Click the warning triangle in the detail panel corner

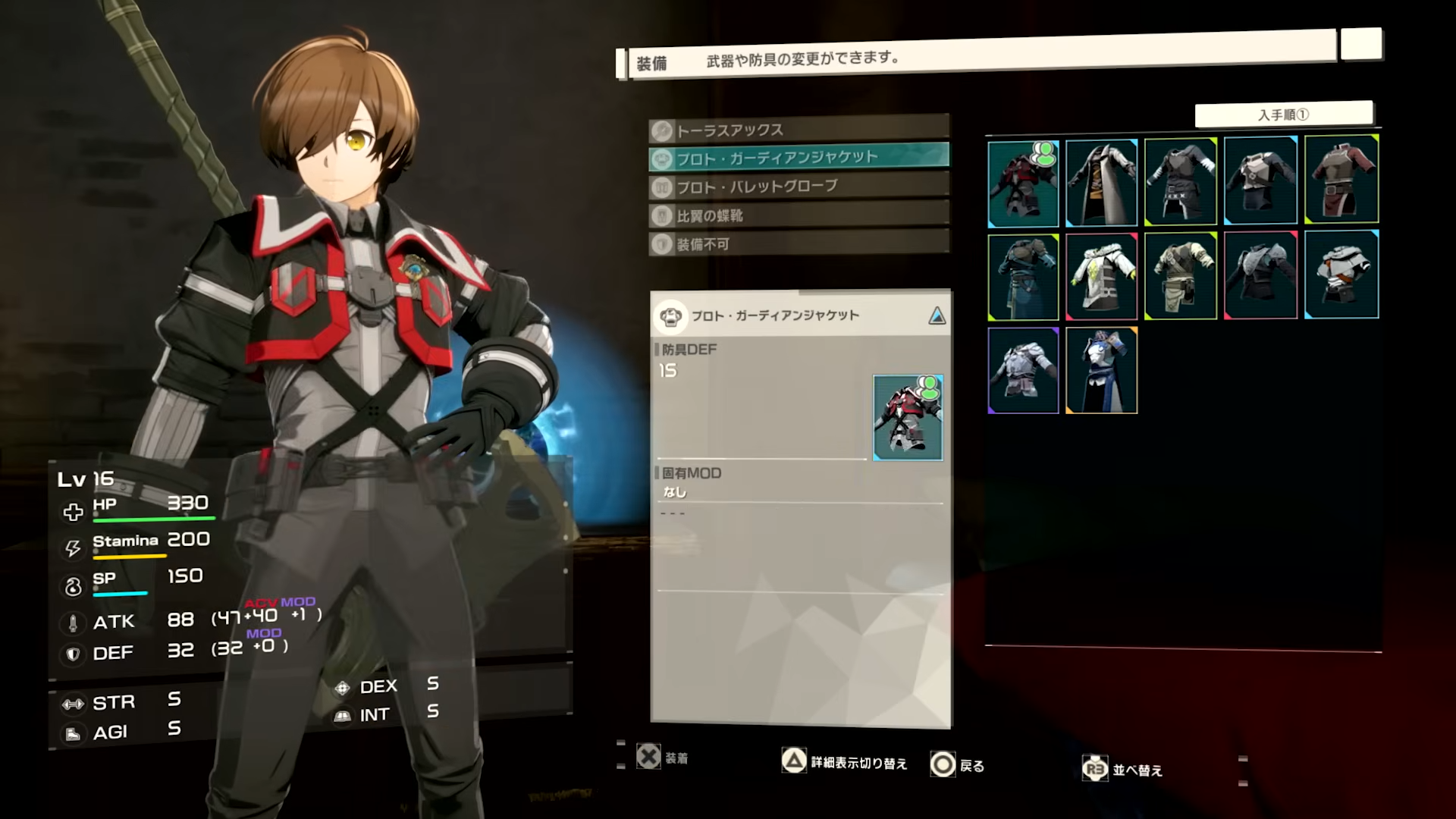click(x=938, y=315)
